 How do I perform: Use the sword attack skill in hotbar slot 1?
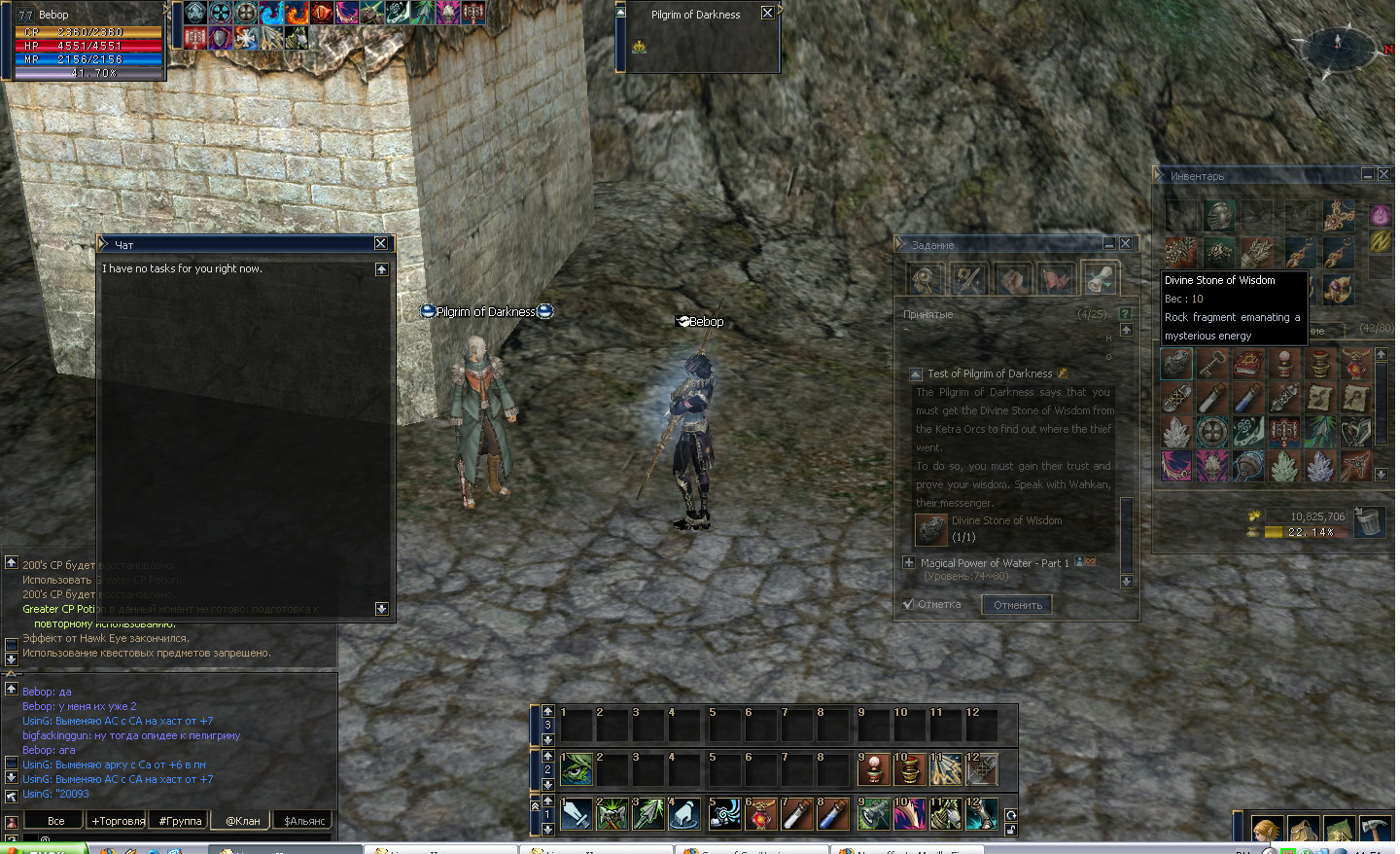coord(577,814)
